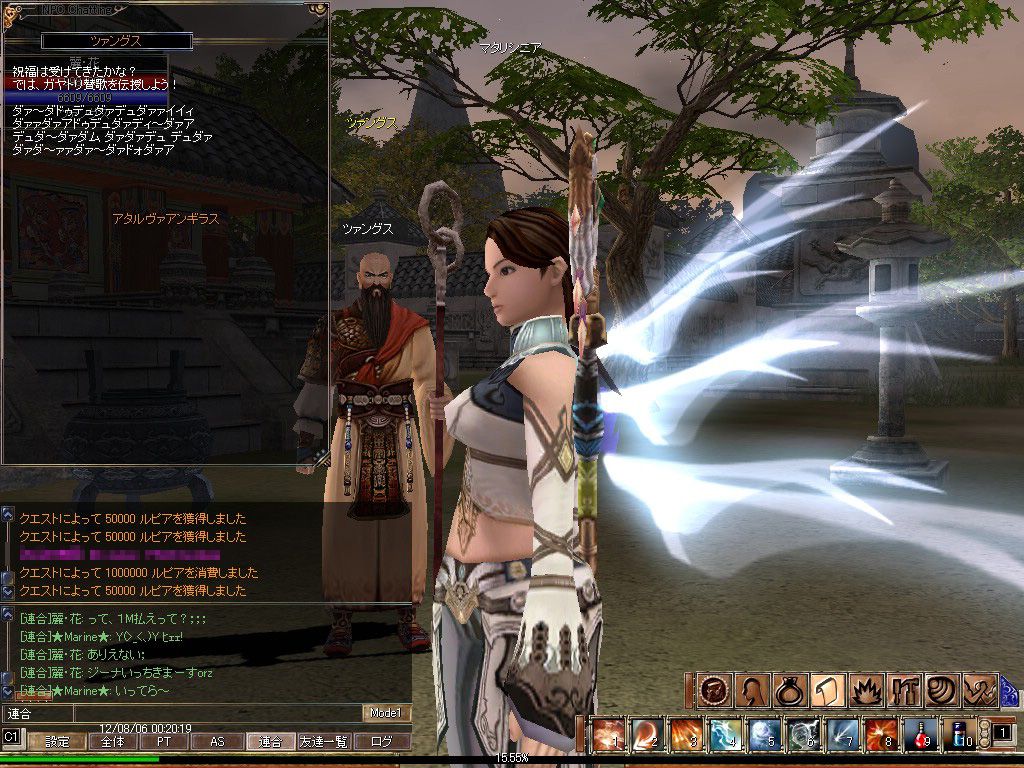
Task: Activate the lightning face skill in slot 6
Action: point(803,735)
